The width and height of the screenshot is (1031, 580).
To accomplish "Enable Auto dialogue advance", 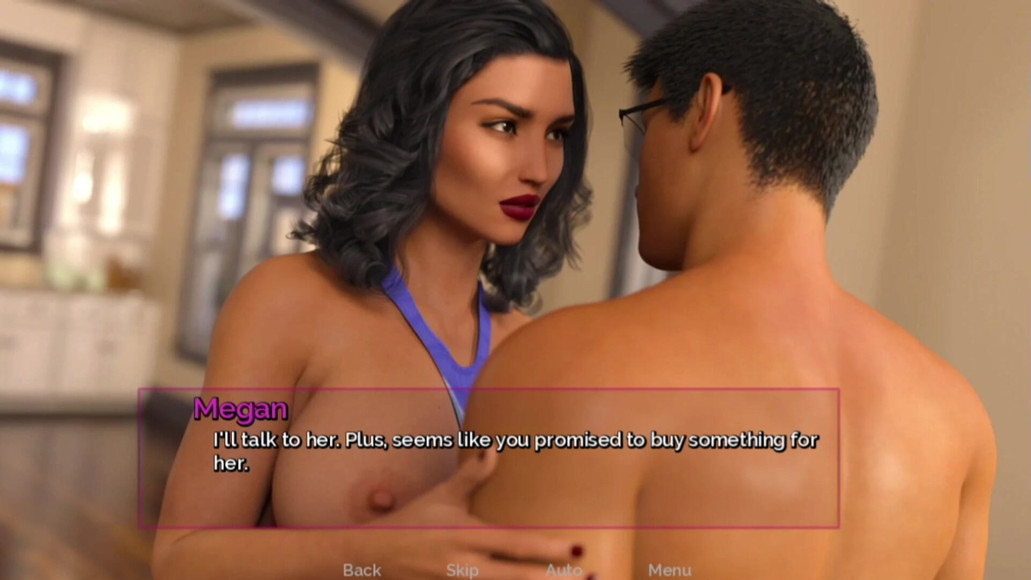I will pos(563,570).
